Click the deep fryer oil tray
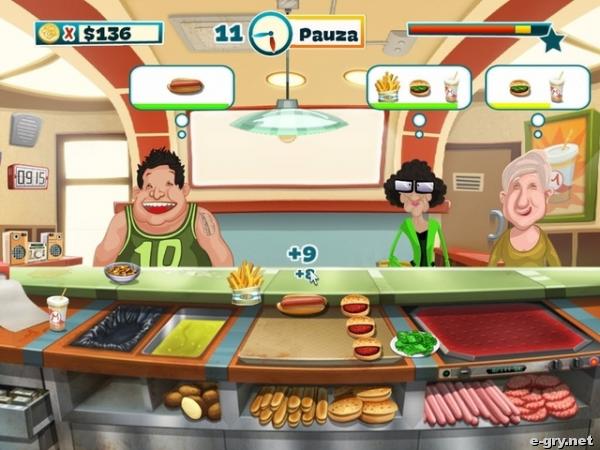600x450 pixels. click(189, 331)
